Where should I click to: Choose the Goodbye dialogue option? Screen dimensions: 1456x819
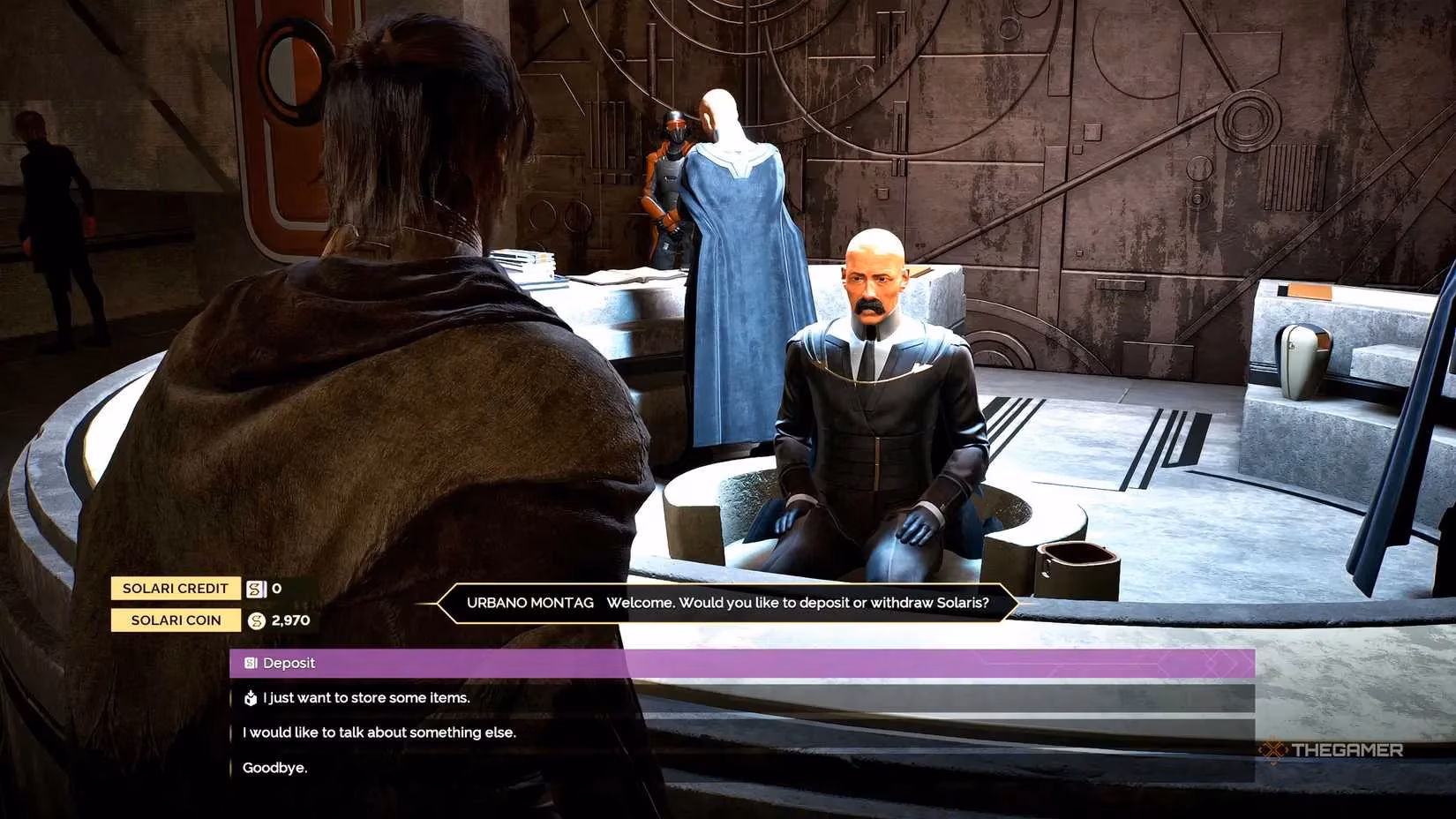[x=274, y=767]
